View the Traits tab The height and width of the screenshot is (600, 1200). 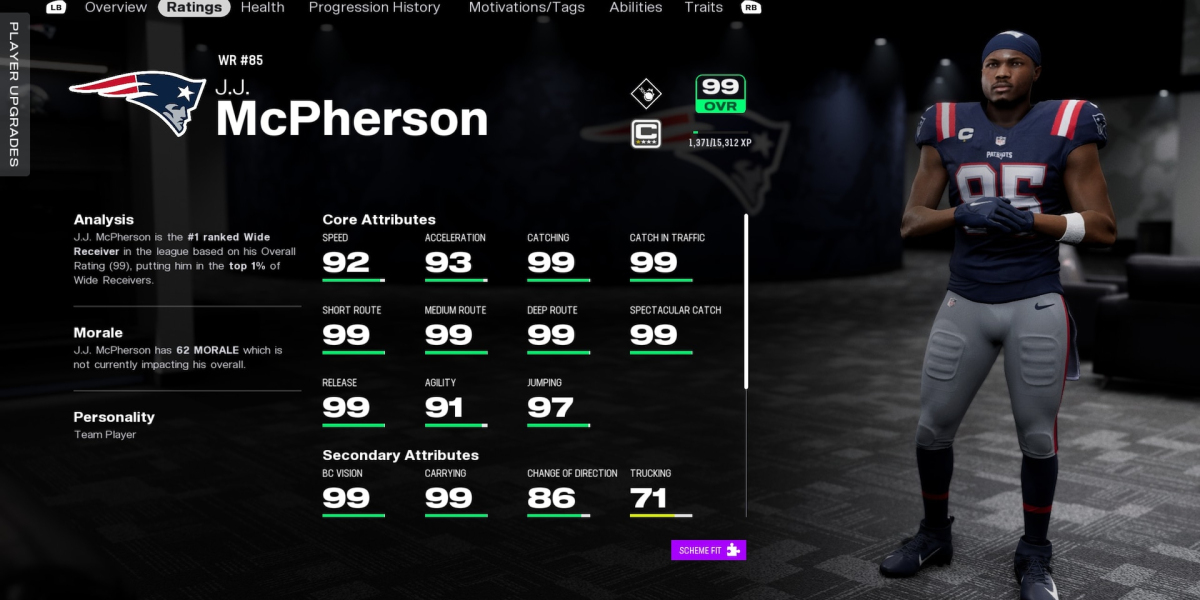[704, 7]
